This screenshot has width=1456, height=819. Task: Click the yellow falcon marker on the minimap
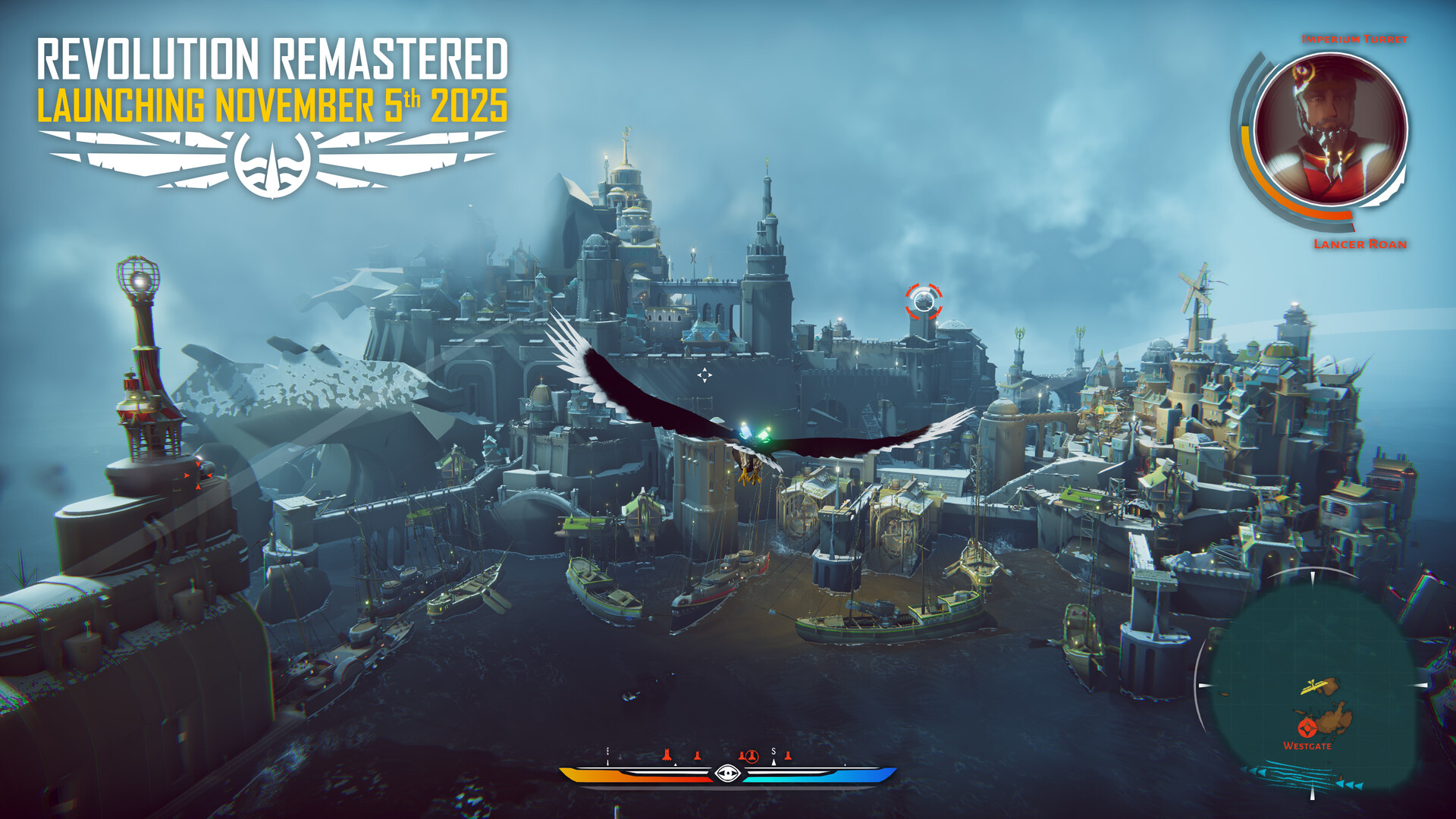tap(1312, 686)
